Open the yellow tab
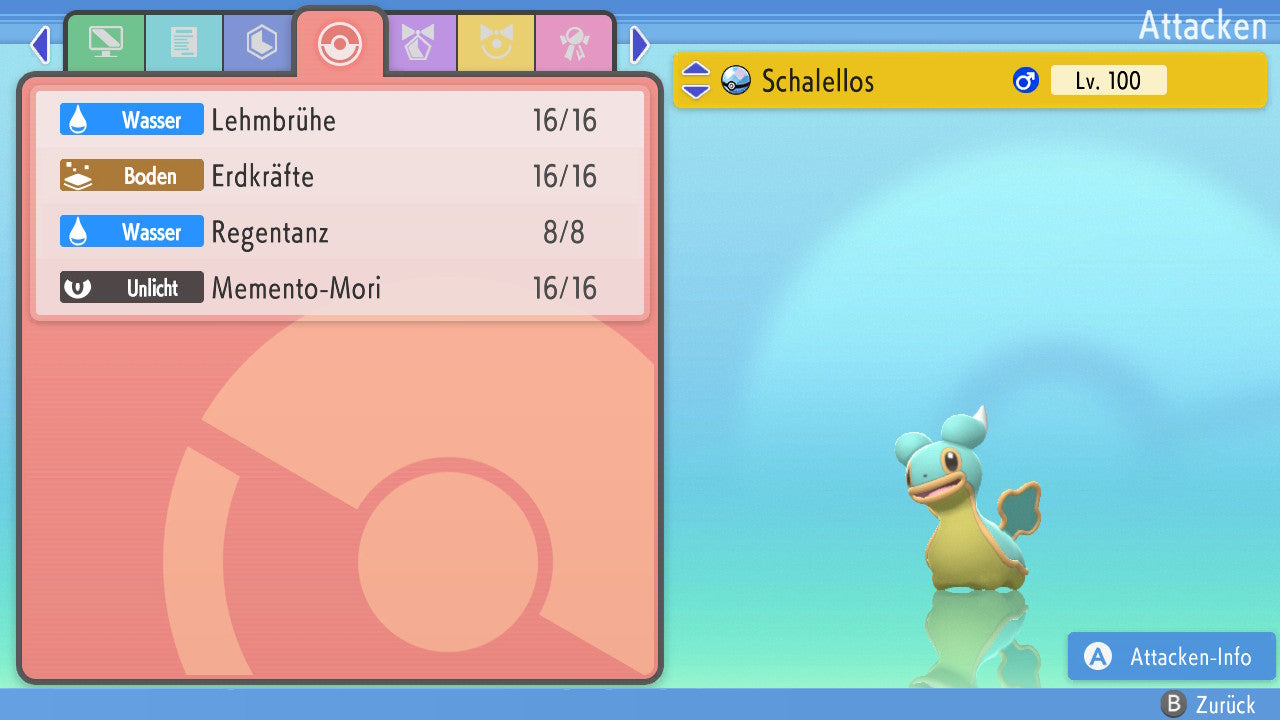The width and height of the screenshot is (1280, 720). (x=495, y=43)
